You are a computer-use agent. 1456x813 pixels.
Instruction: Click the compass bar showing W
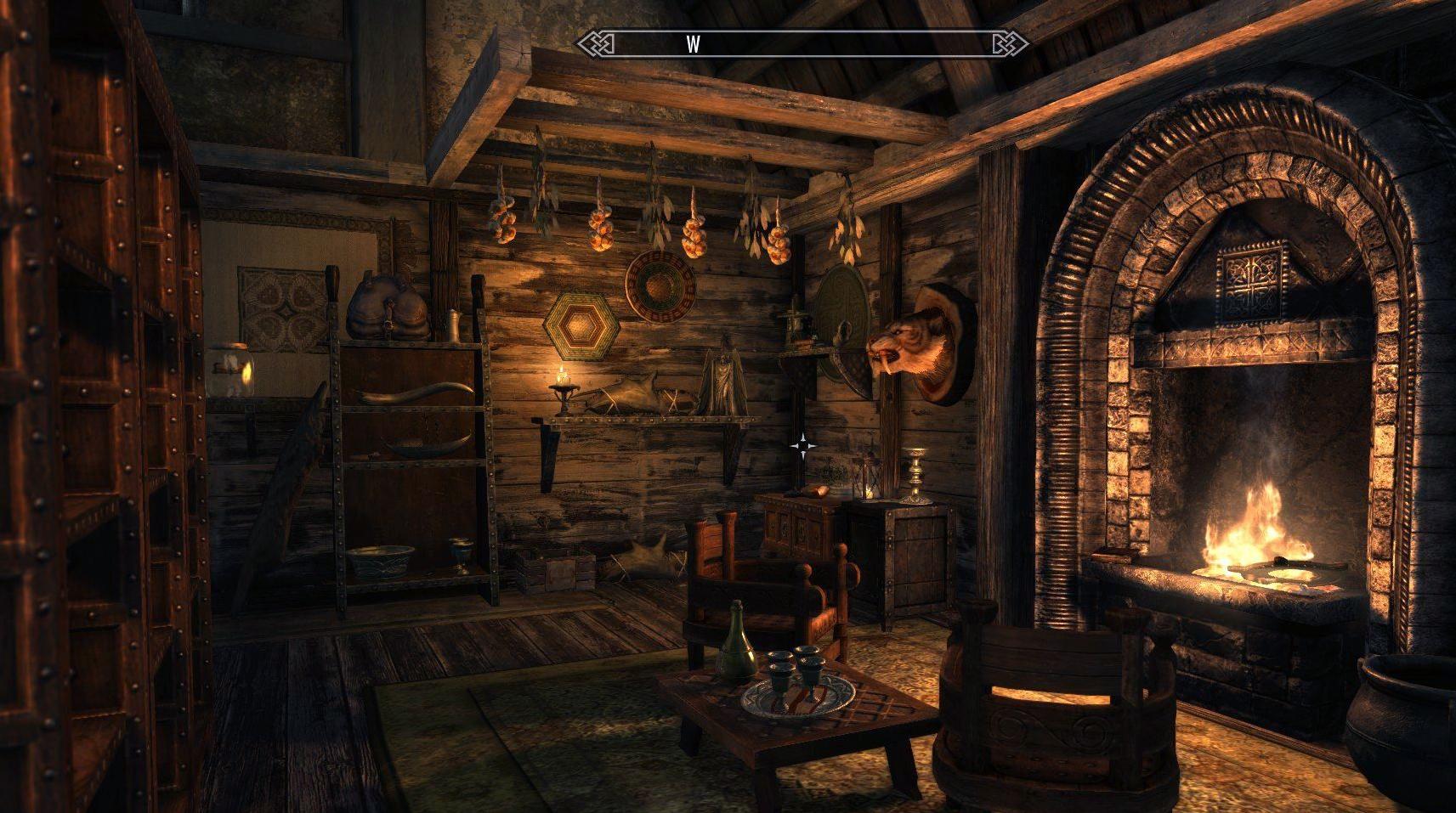801,44
